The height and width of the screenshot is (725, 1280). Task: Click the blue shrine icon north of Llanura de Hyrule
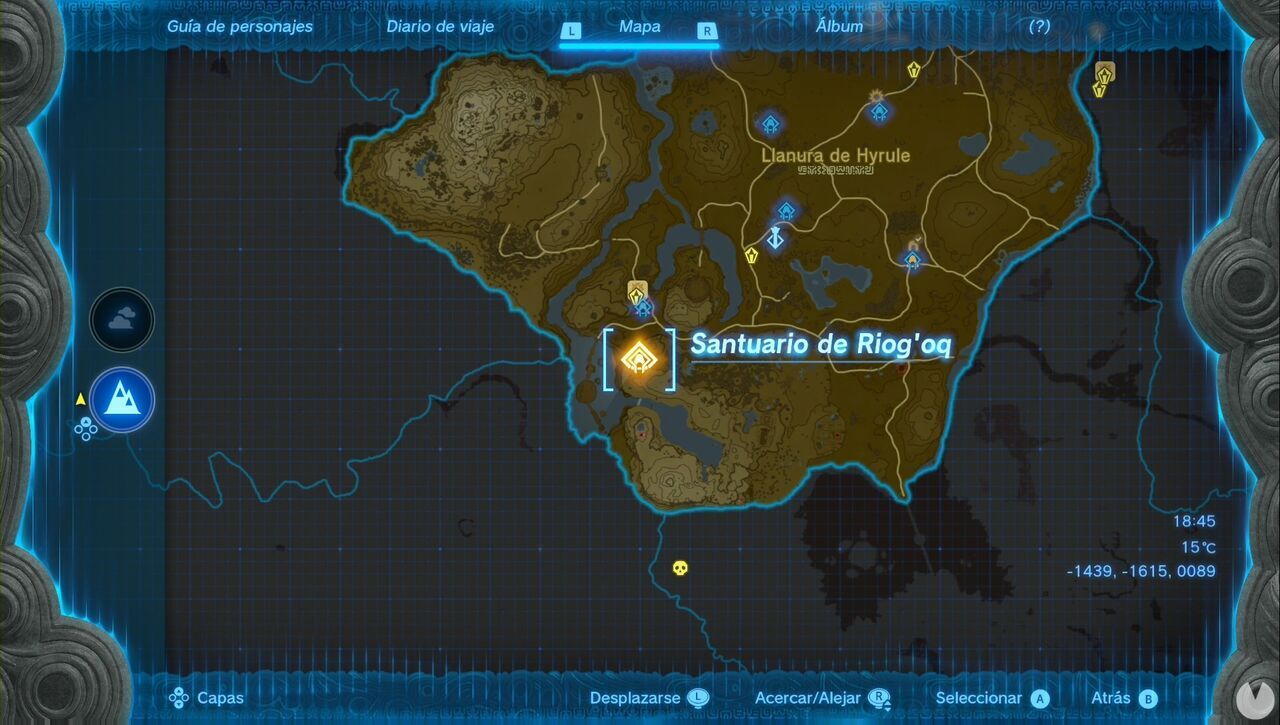tap(770, 122)
